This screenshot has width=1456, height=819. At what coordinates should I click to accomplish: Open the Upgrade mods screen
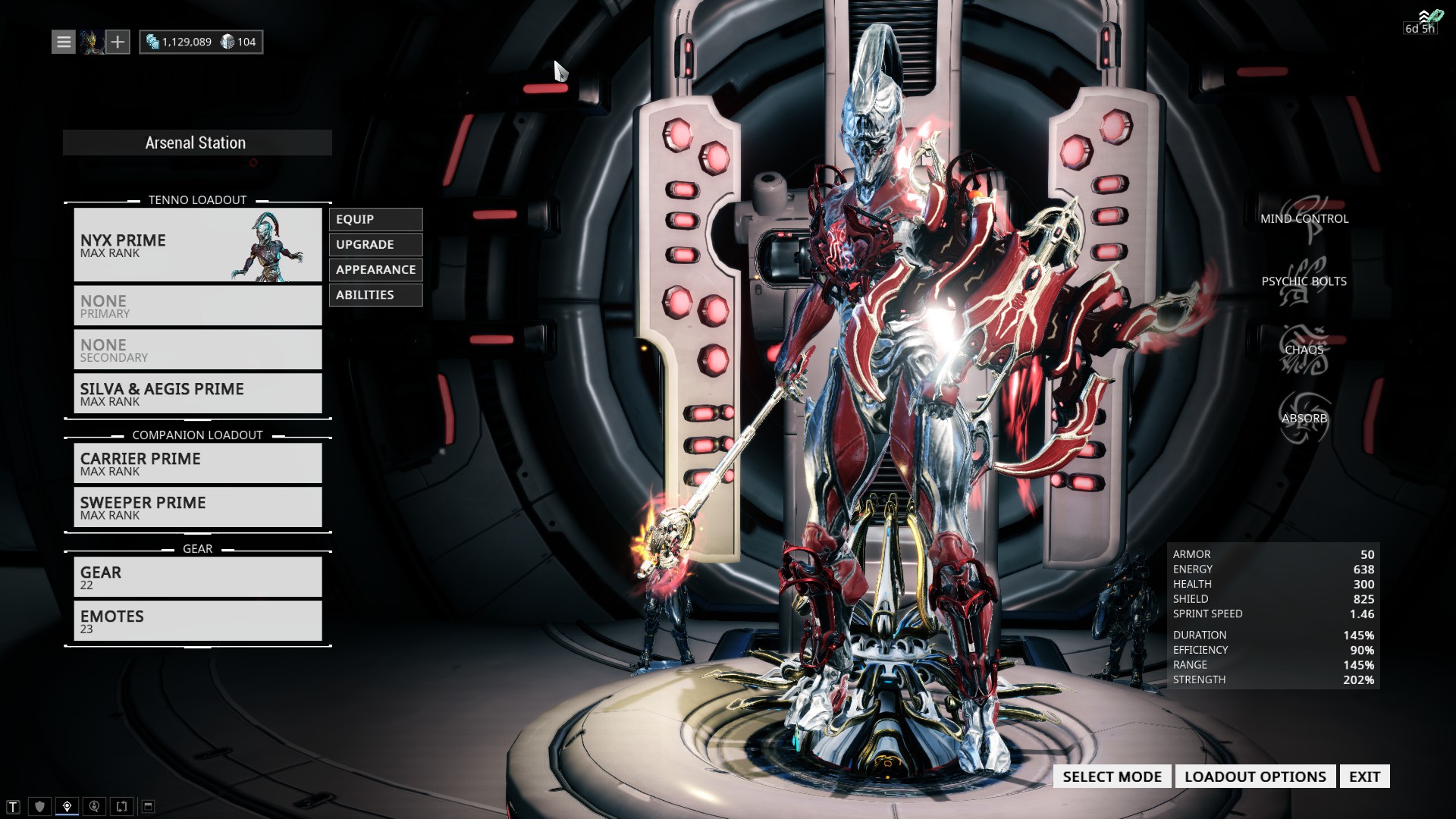[x=375, y=244]
